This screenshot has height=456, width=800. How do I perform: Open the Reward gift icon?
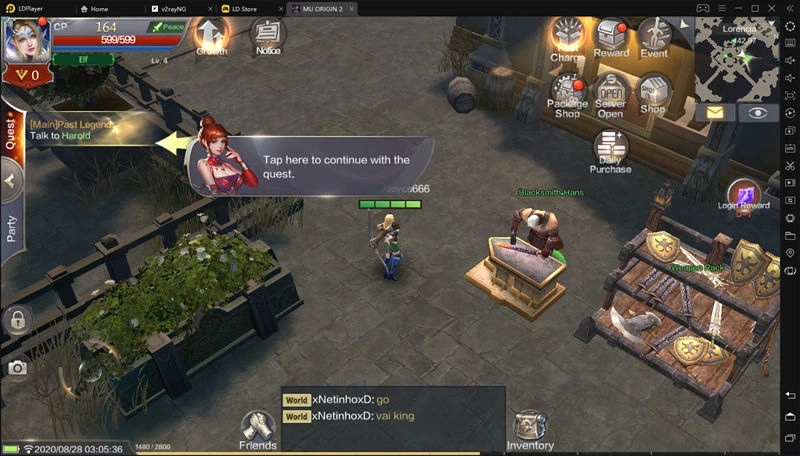tap(611, 38)
